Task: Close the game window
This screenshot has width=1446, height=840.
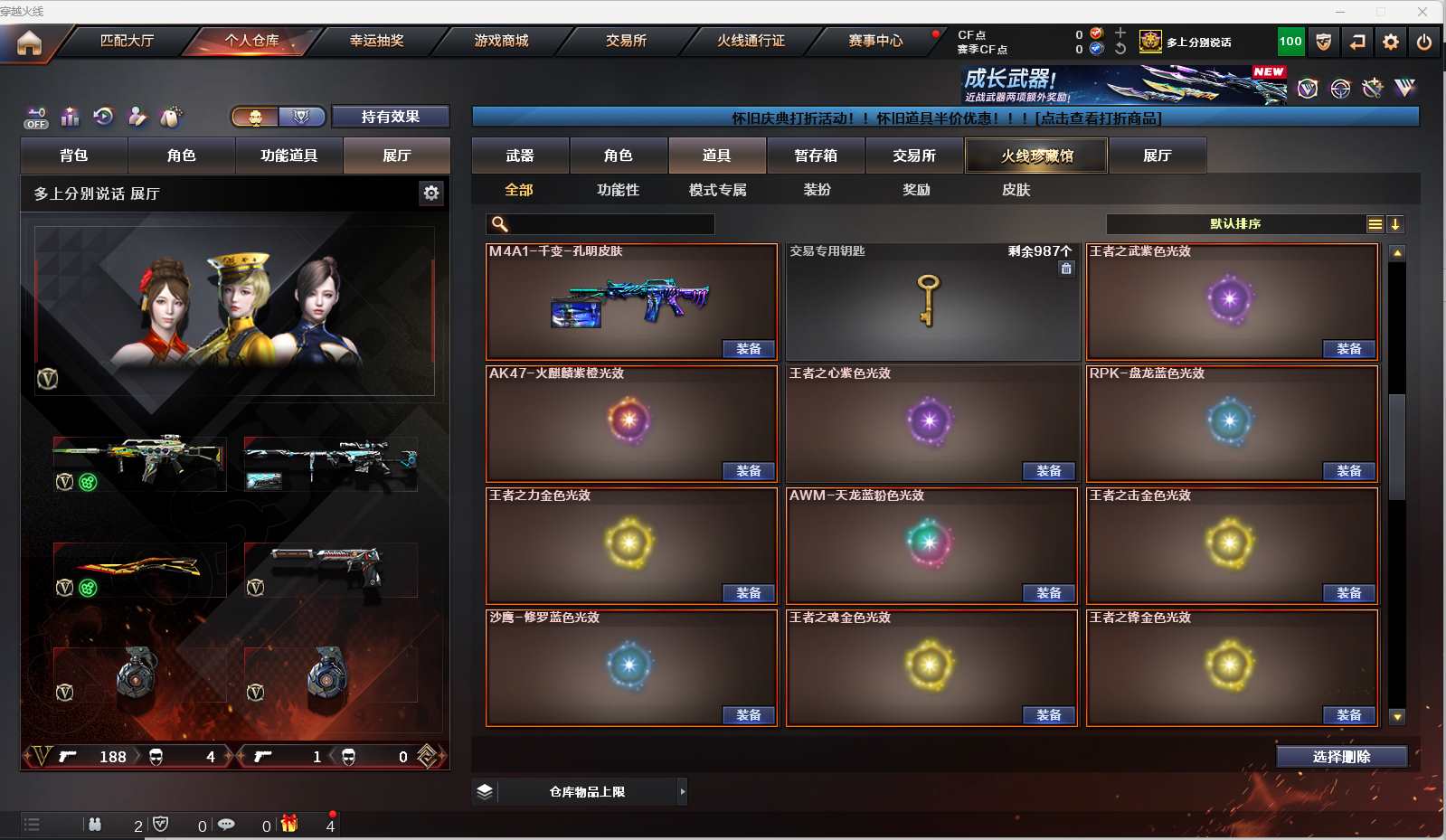Action: [x=1422, y=12]
